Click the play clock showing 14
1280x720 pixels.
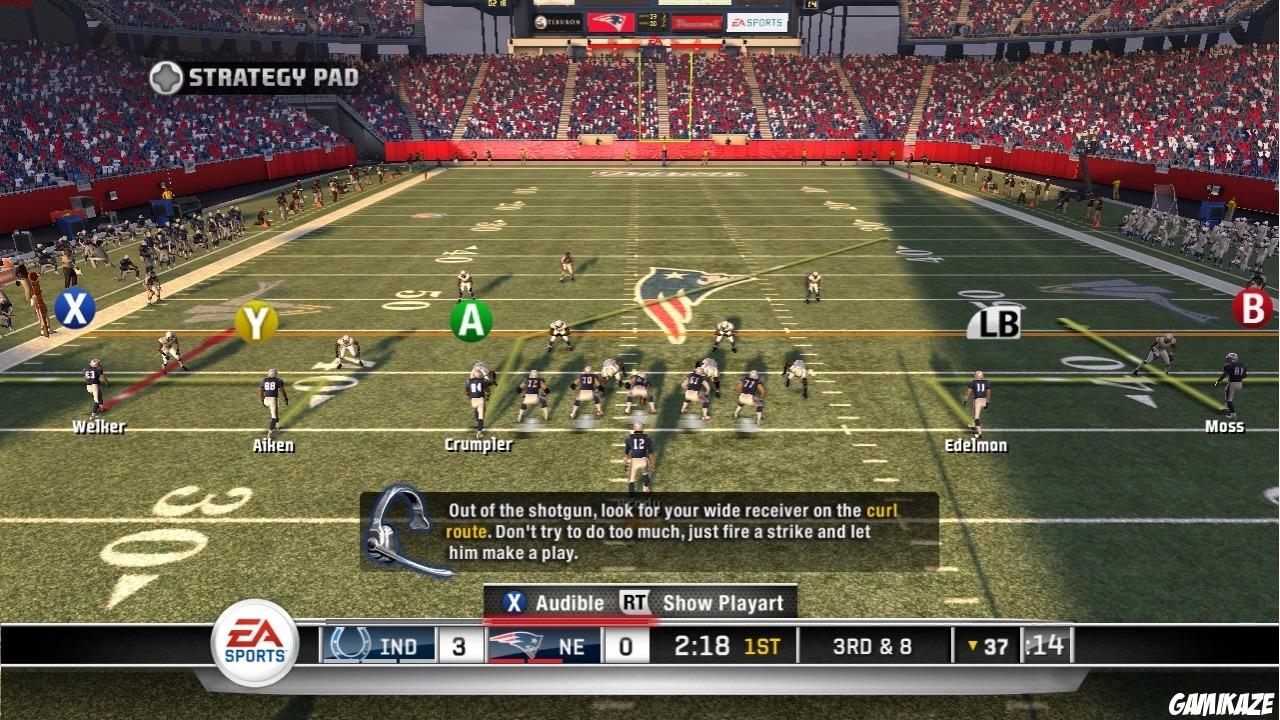point(1045,645)
